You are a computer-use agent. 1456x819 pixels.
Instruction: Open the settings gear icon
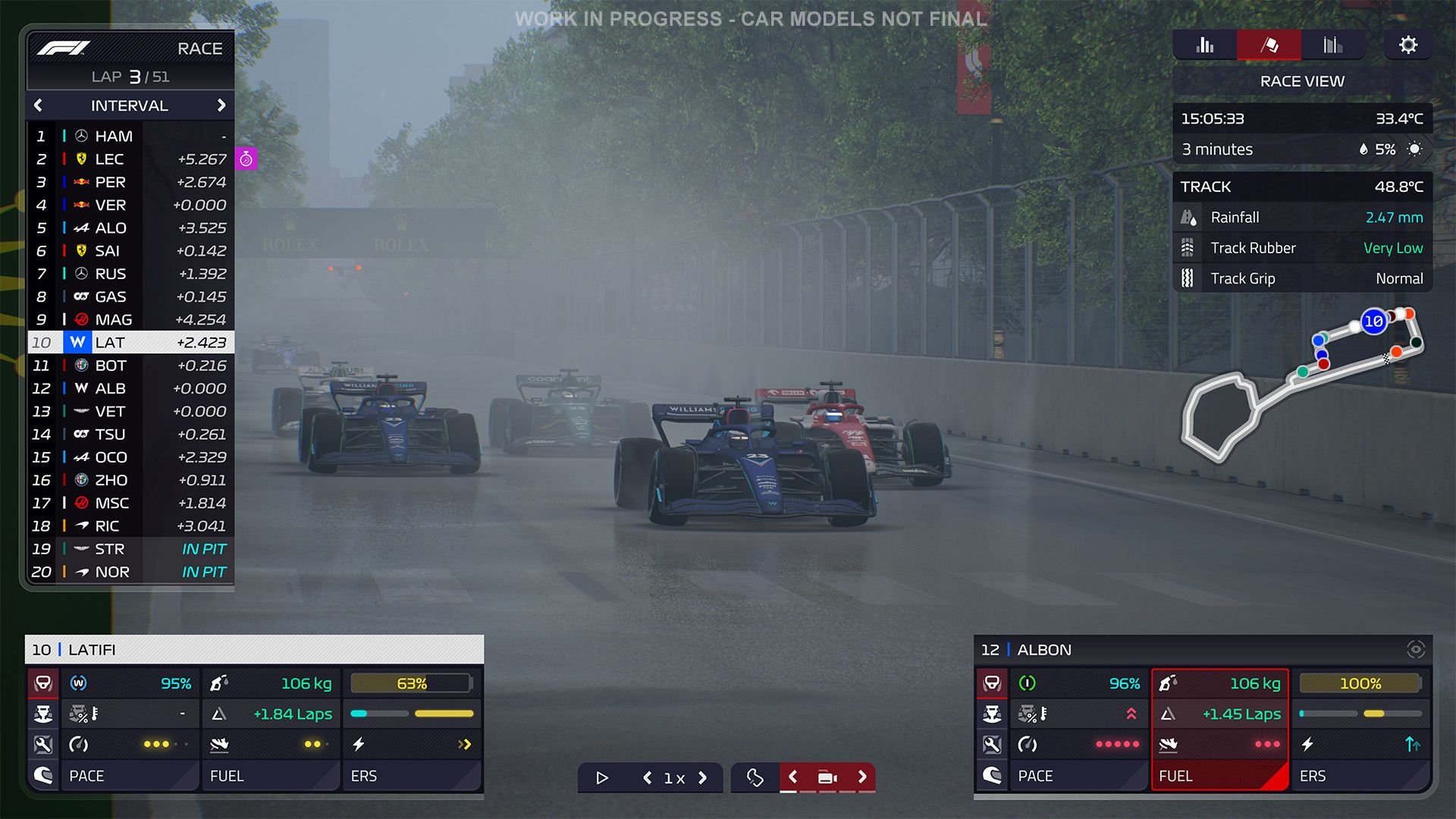[1408, 45]
